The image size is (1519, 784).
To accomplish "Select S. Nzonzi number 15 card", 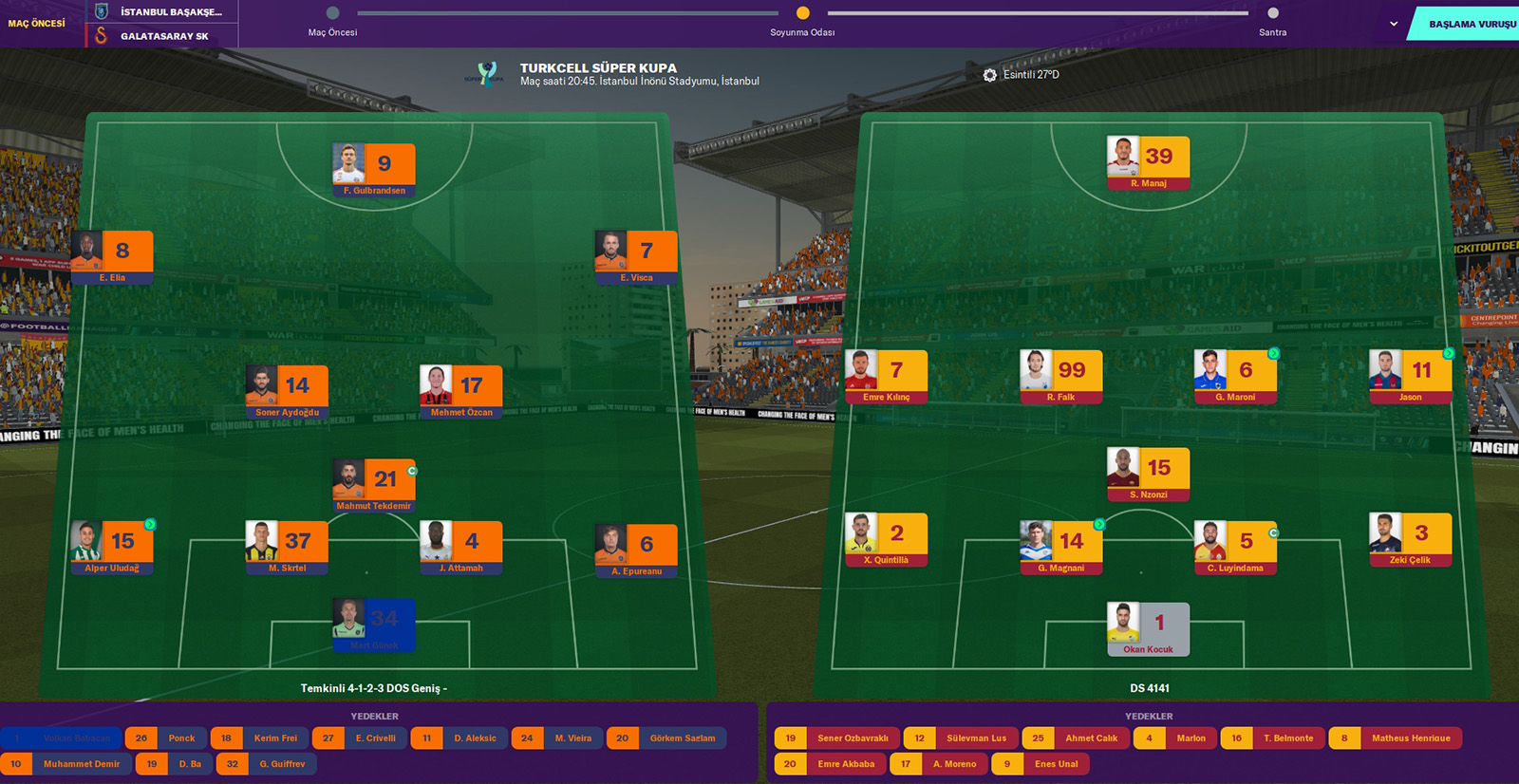I will [1149, 474].
